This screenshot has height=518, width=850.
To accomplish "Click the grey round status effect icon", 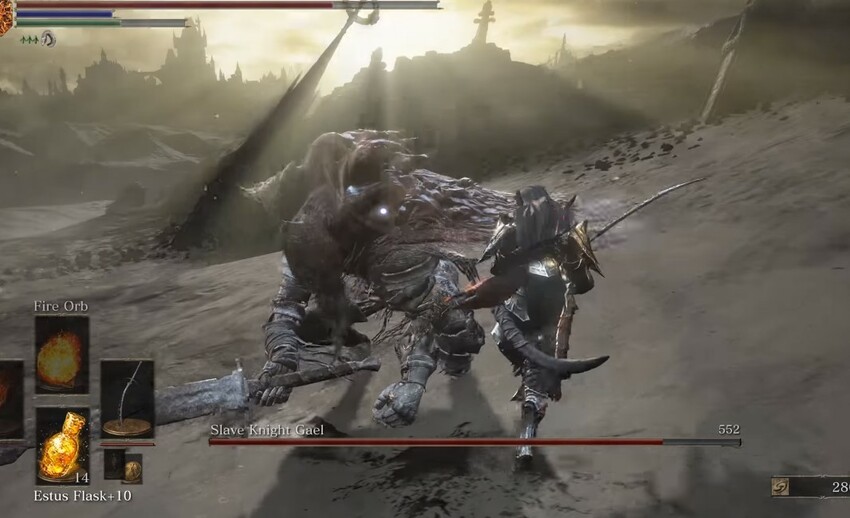I will coord(47,39).
